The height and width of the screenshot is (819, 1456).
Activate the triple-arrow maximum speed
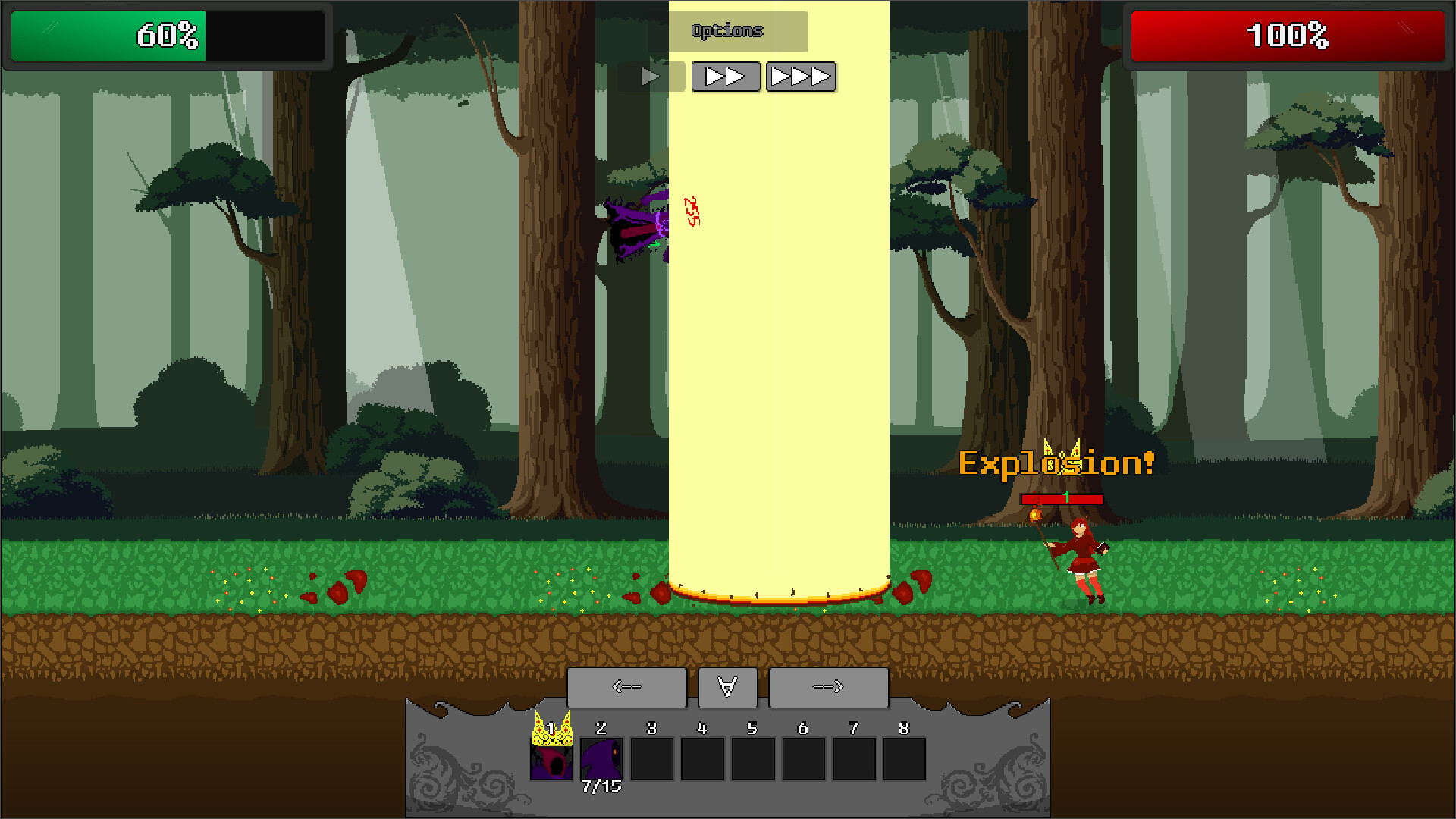(801, 76)
